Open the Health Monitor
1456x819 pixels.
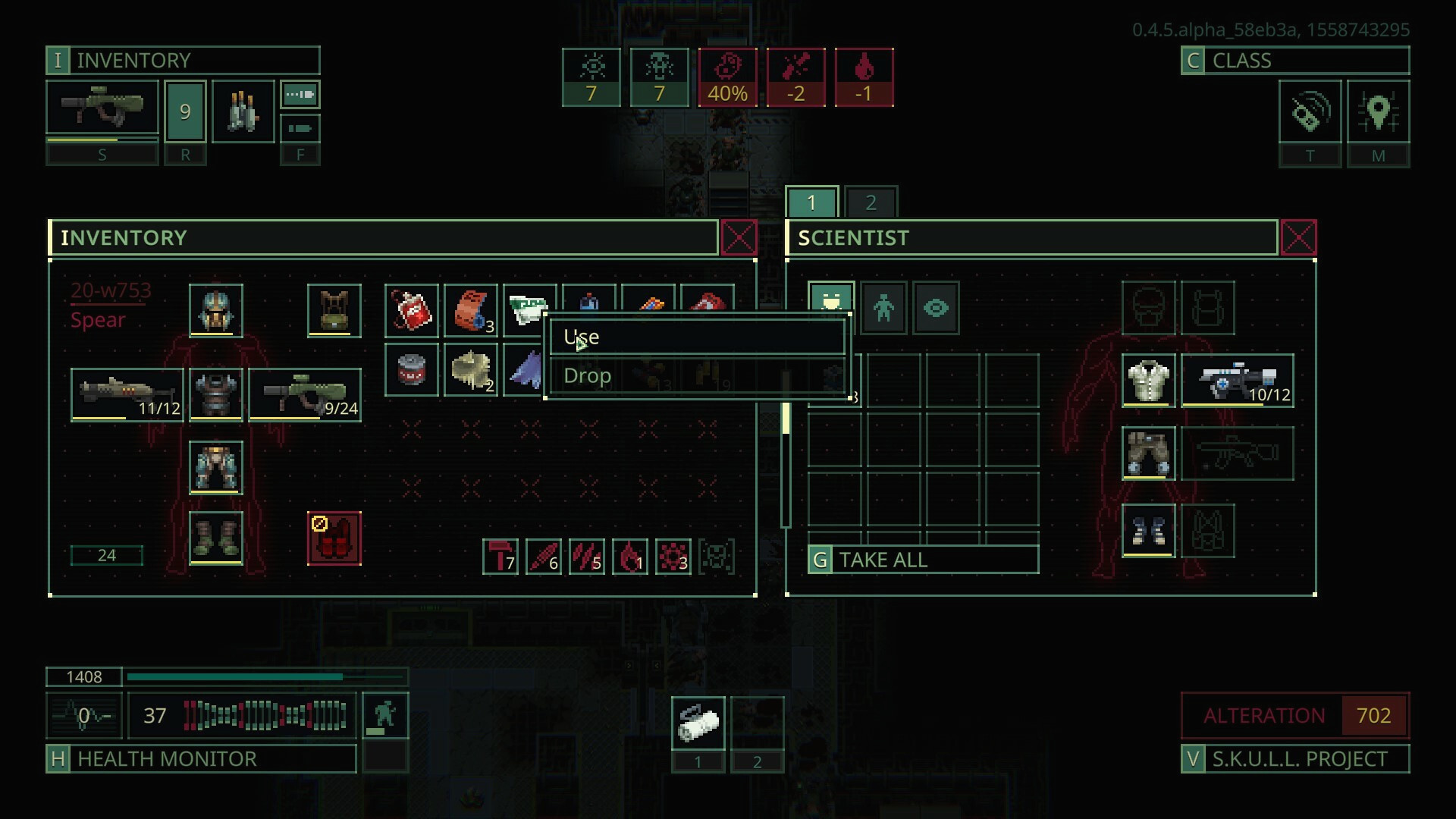pos(201,759)
